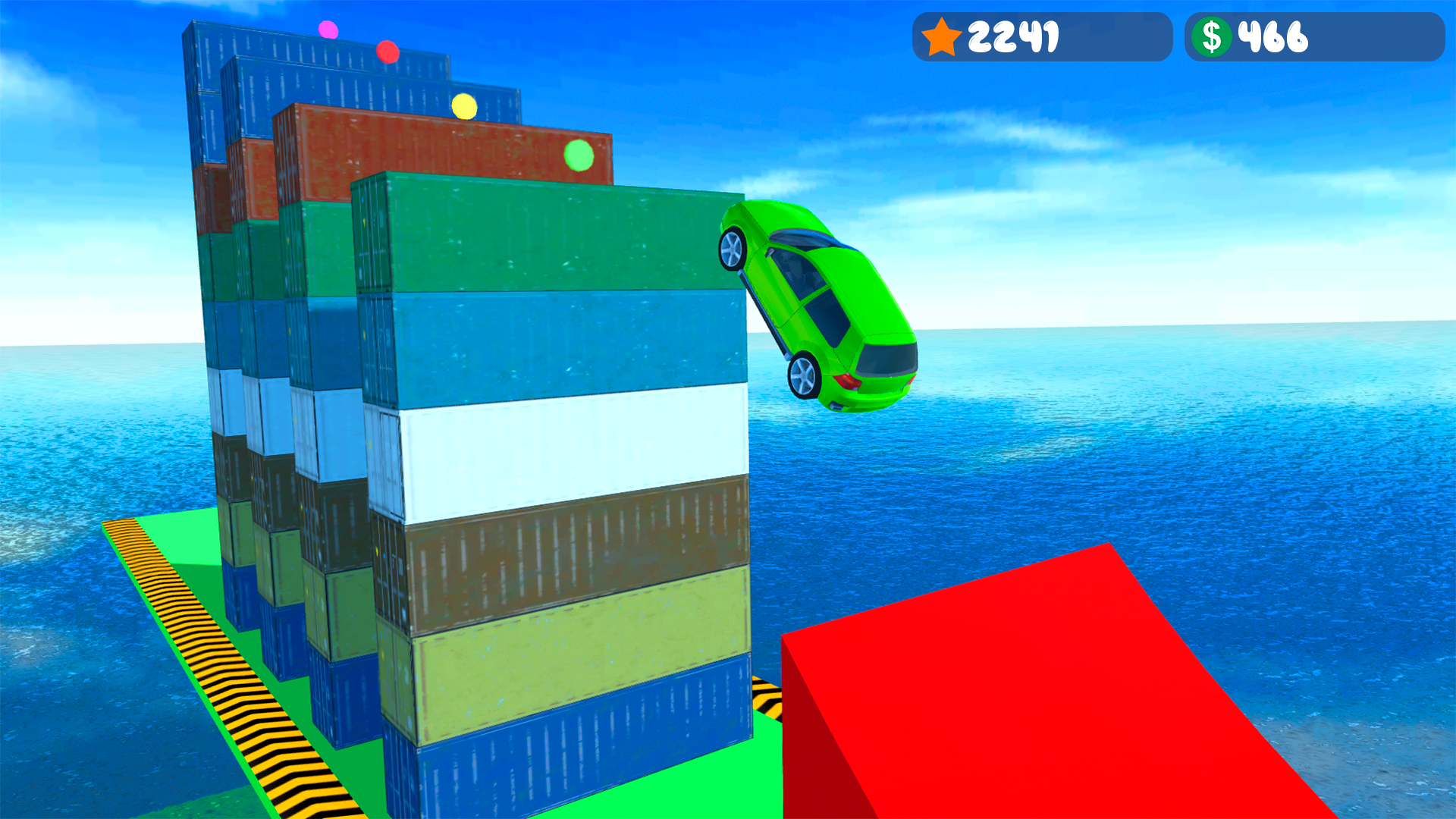The image size is (1456, 819).
Task: Select the yellow collectible dot
Action: coord(464,105)
